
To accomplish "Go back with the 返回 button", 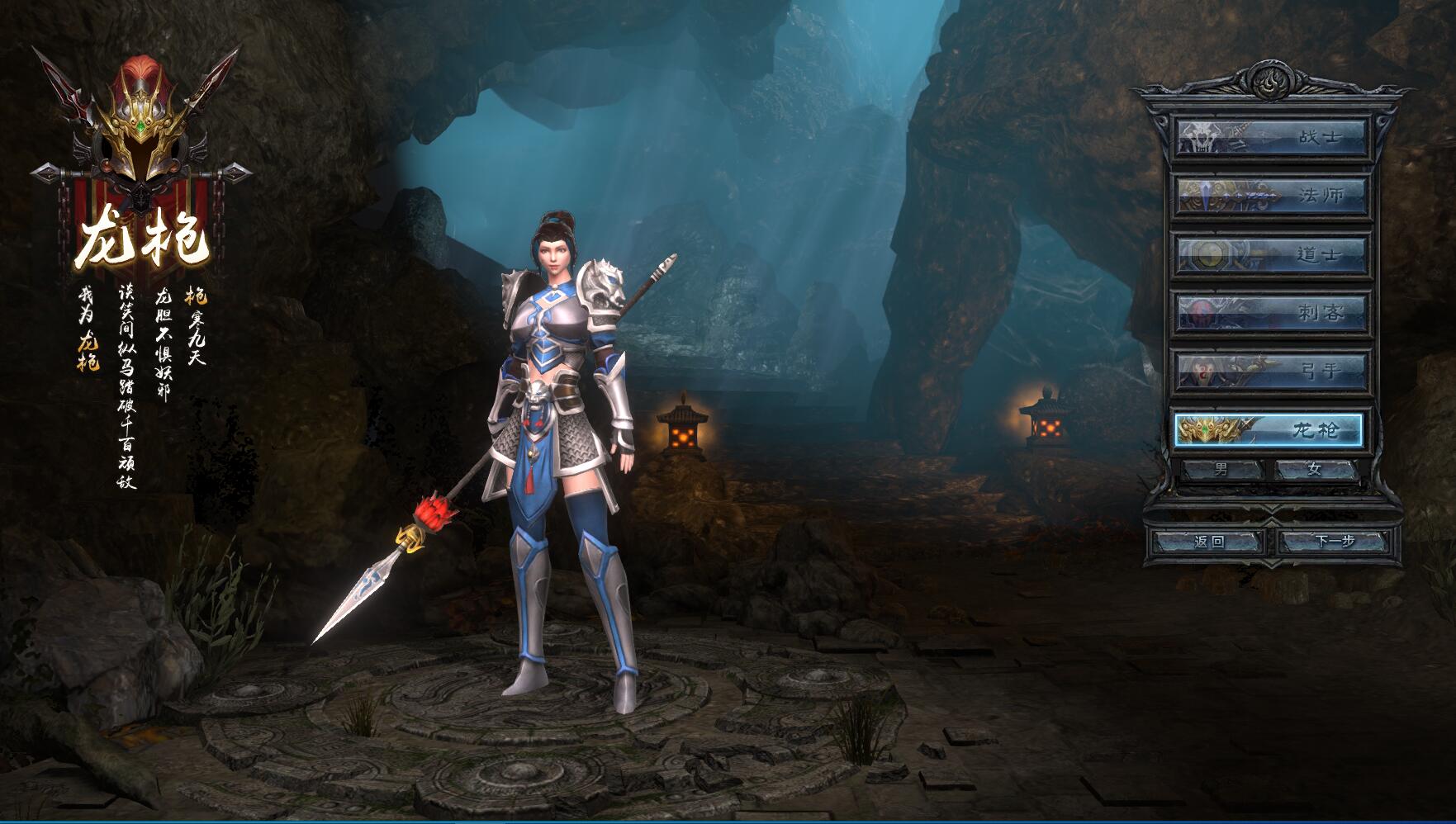I will click(1209, 542).
